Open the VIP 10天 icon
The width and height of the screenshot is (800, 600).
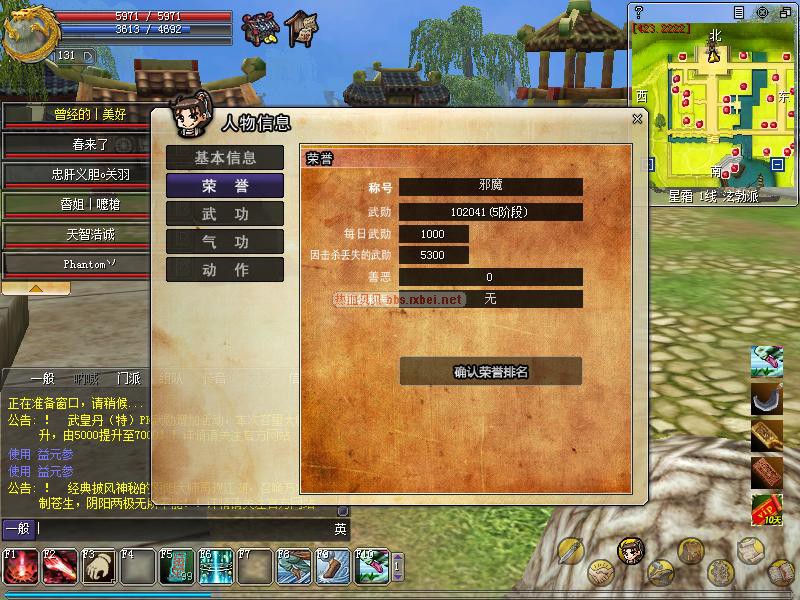click(x=766, y=510)
